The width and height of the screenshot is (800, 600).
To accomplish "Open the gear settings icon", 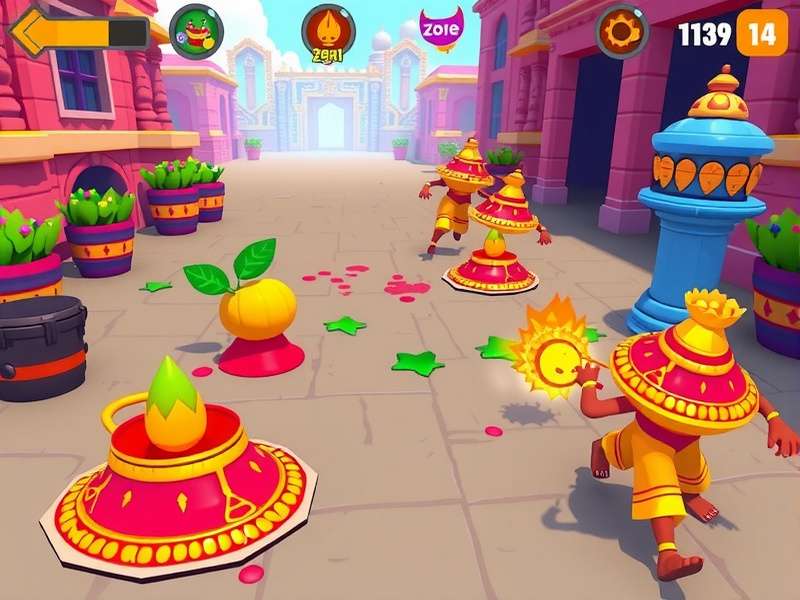I will pyautogui.click(x=622, y=31).
